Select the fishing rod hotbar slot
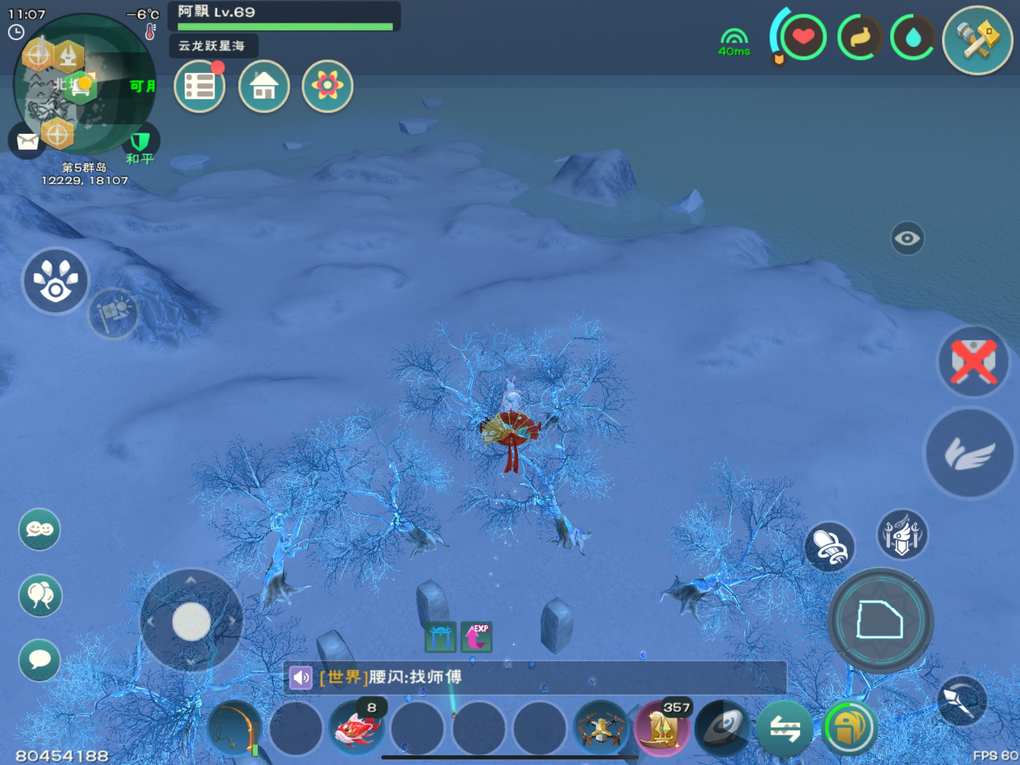Image resolution: width=1020 pixels, height=765 pixels. point(236,728)
